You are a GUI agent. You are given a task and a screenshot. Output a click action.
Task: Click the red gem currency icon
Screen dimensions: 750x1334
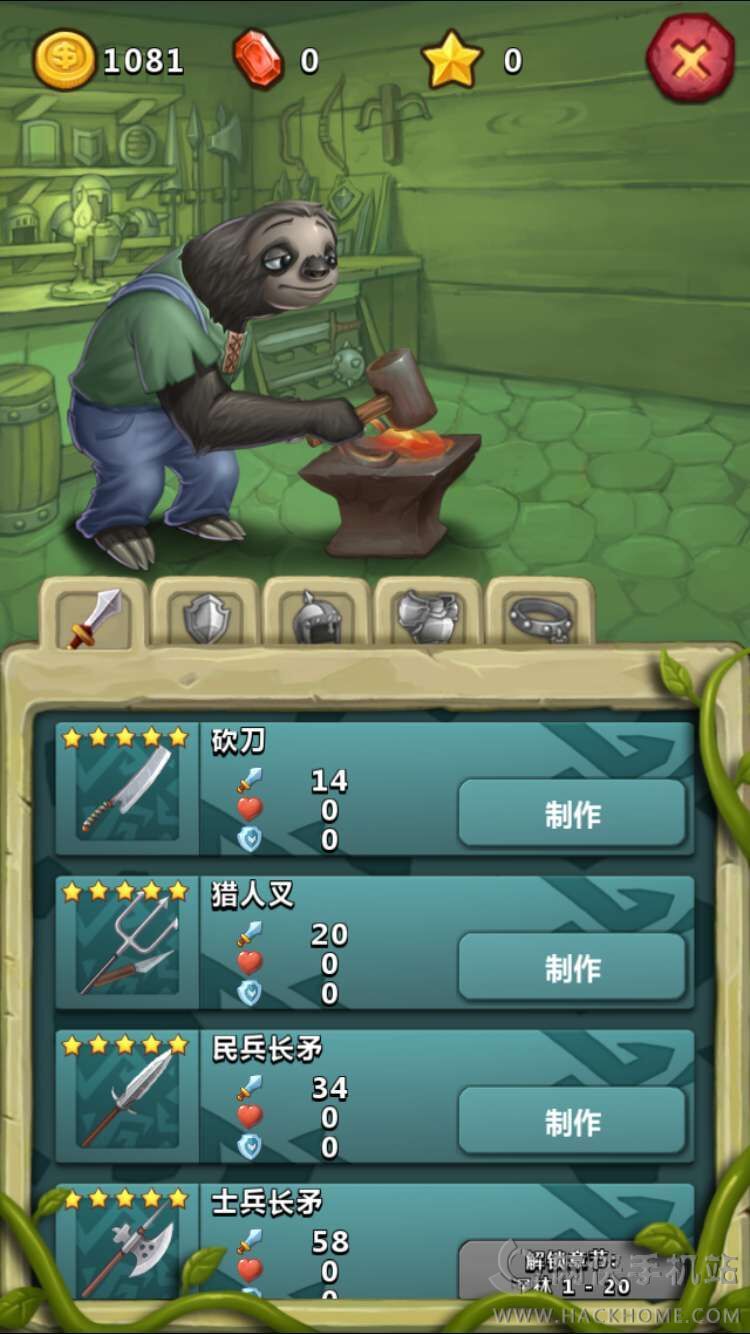tap(258, 60)
